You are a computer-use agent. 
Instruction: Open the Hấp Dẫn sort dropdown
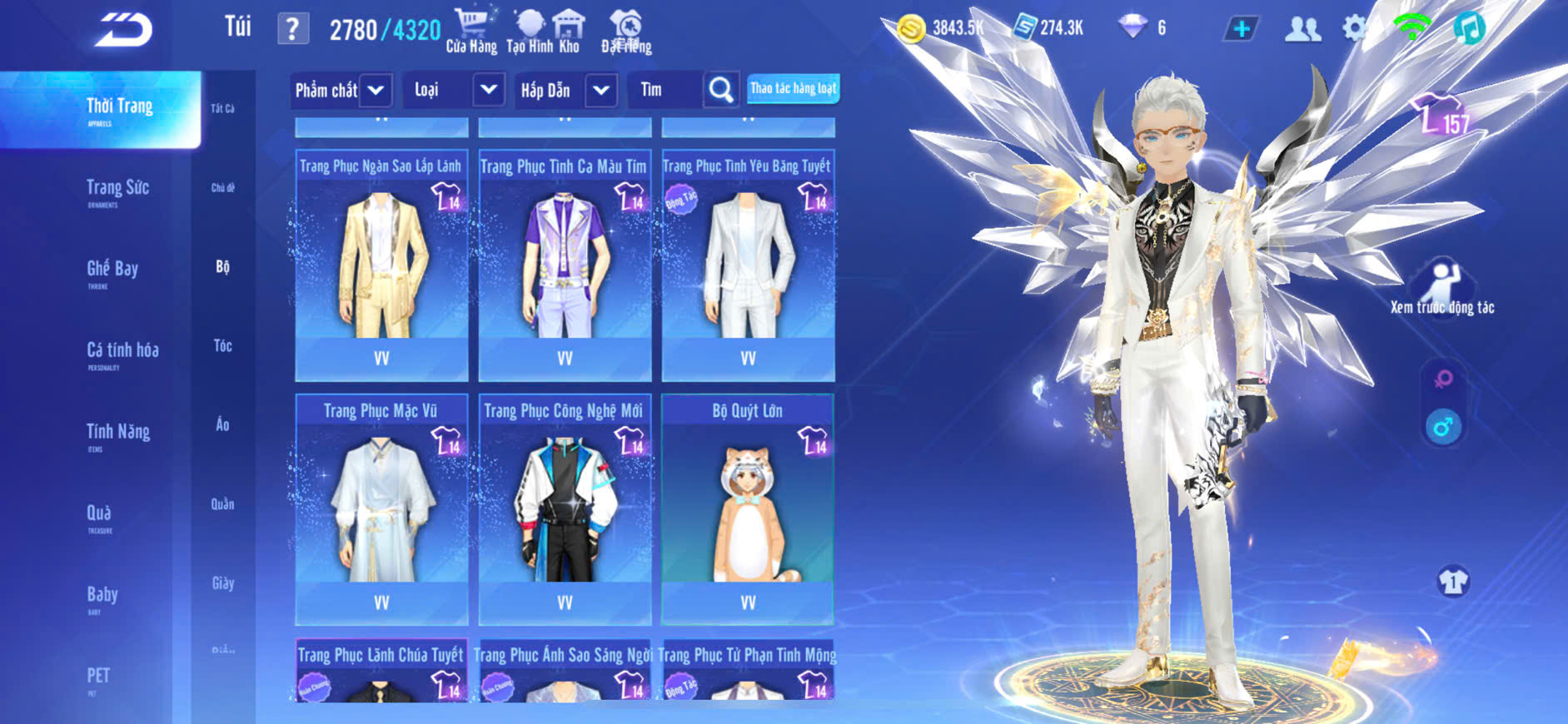click(601, 90)
